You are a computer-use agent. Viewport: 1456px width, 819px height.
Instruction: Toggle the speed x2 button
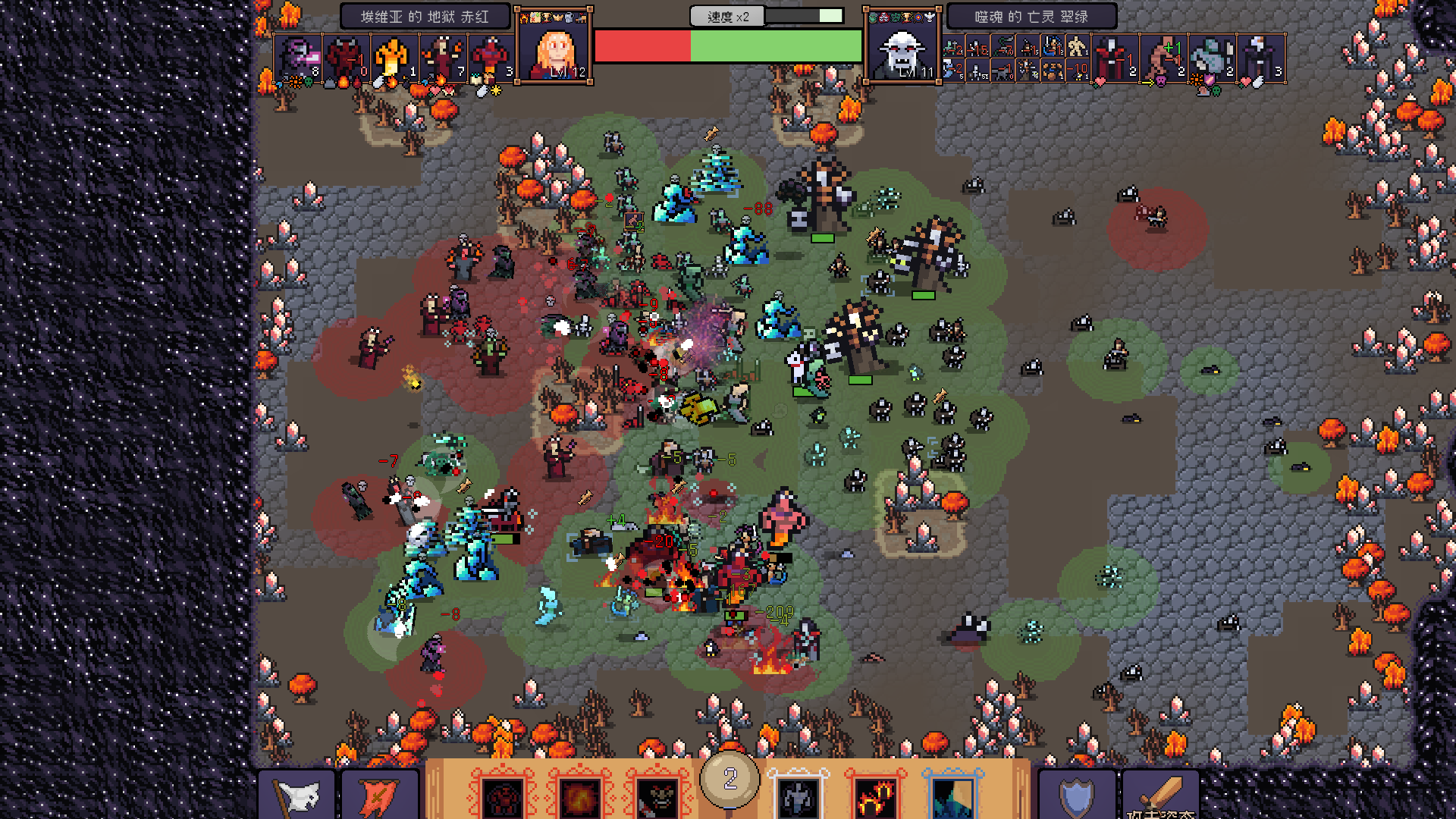pyautogui.click(x=727, y=17)
